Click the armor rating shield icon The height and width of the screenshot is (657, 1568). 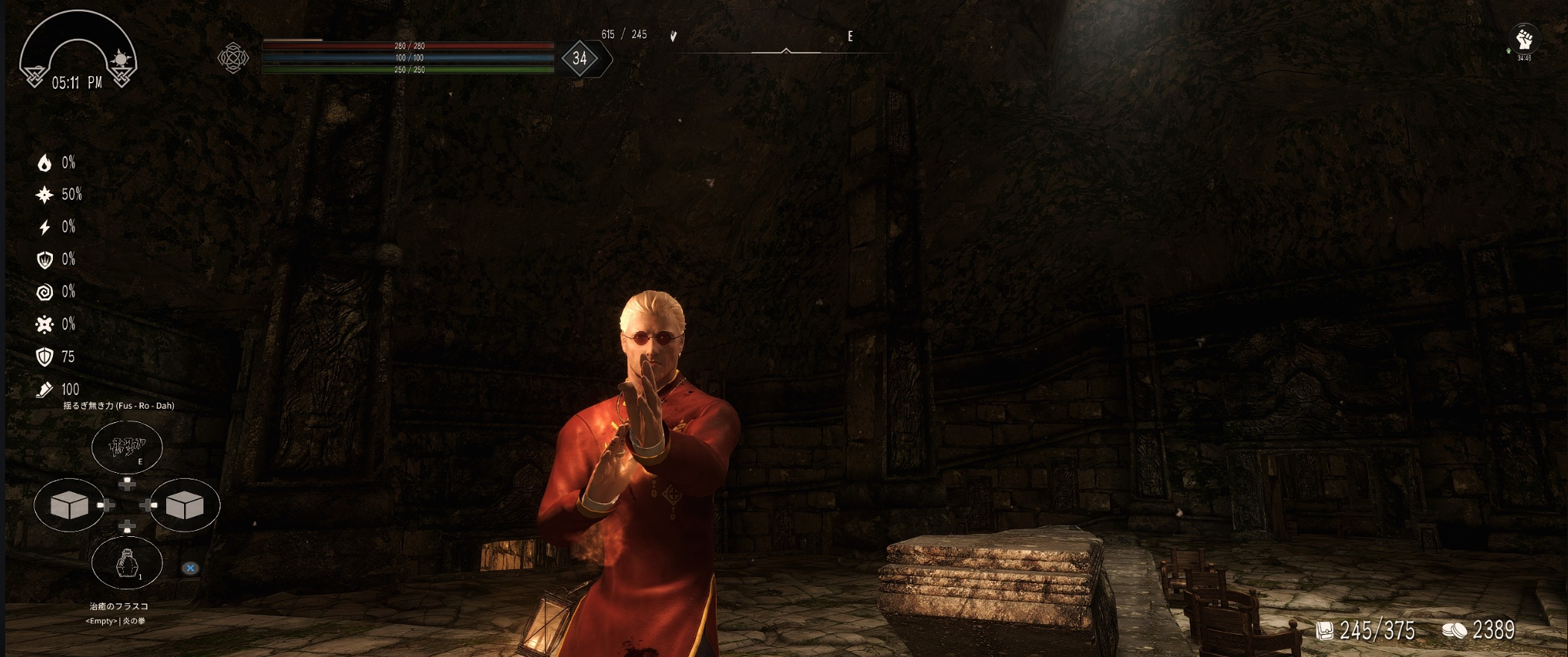point(45,356)
